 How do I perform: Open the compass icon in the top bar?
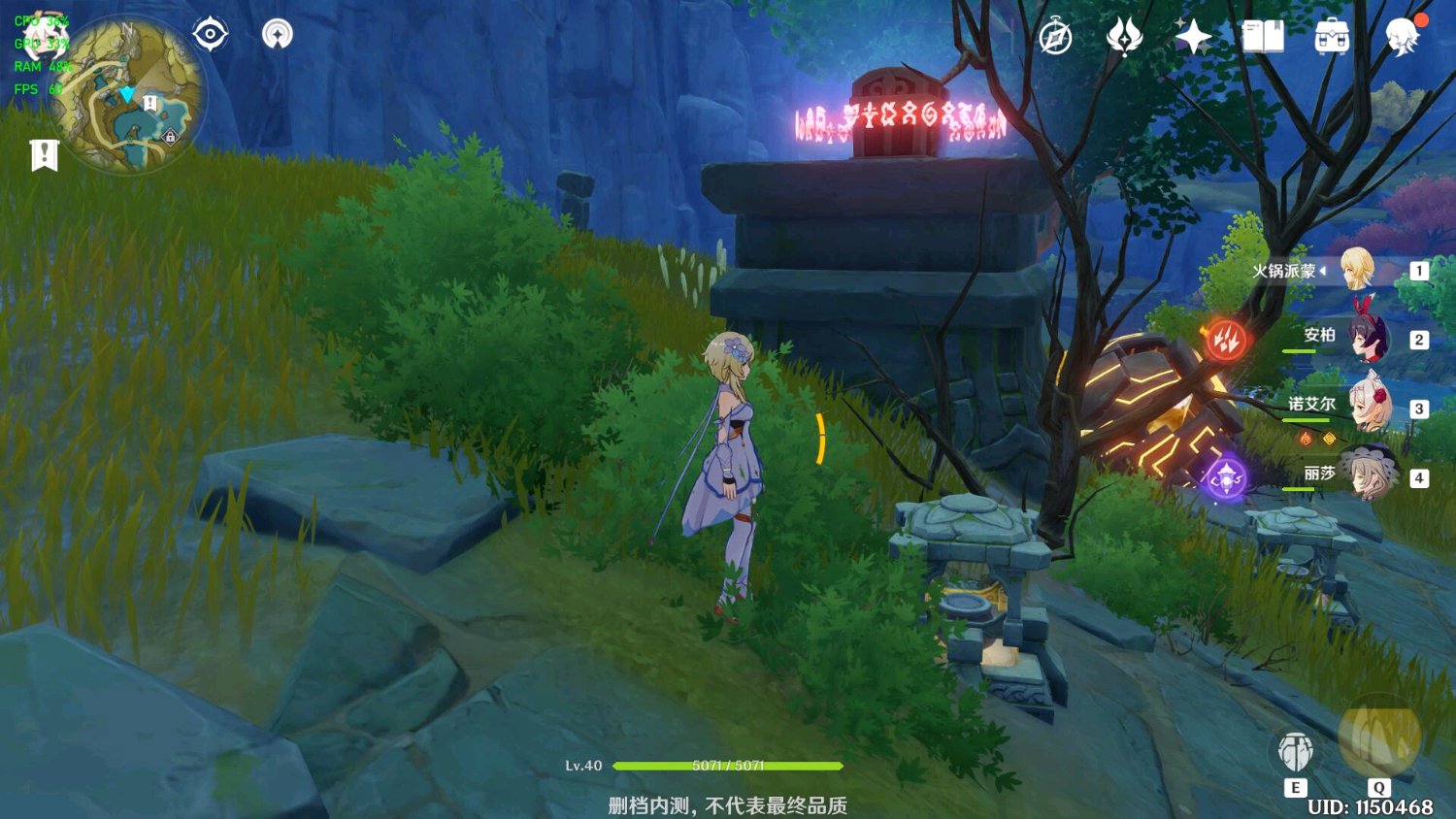pyautogui.click(x=1055, y=38)
